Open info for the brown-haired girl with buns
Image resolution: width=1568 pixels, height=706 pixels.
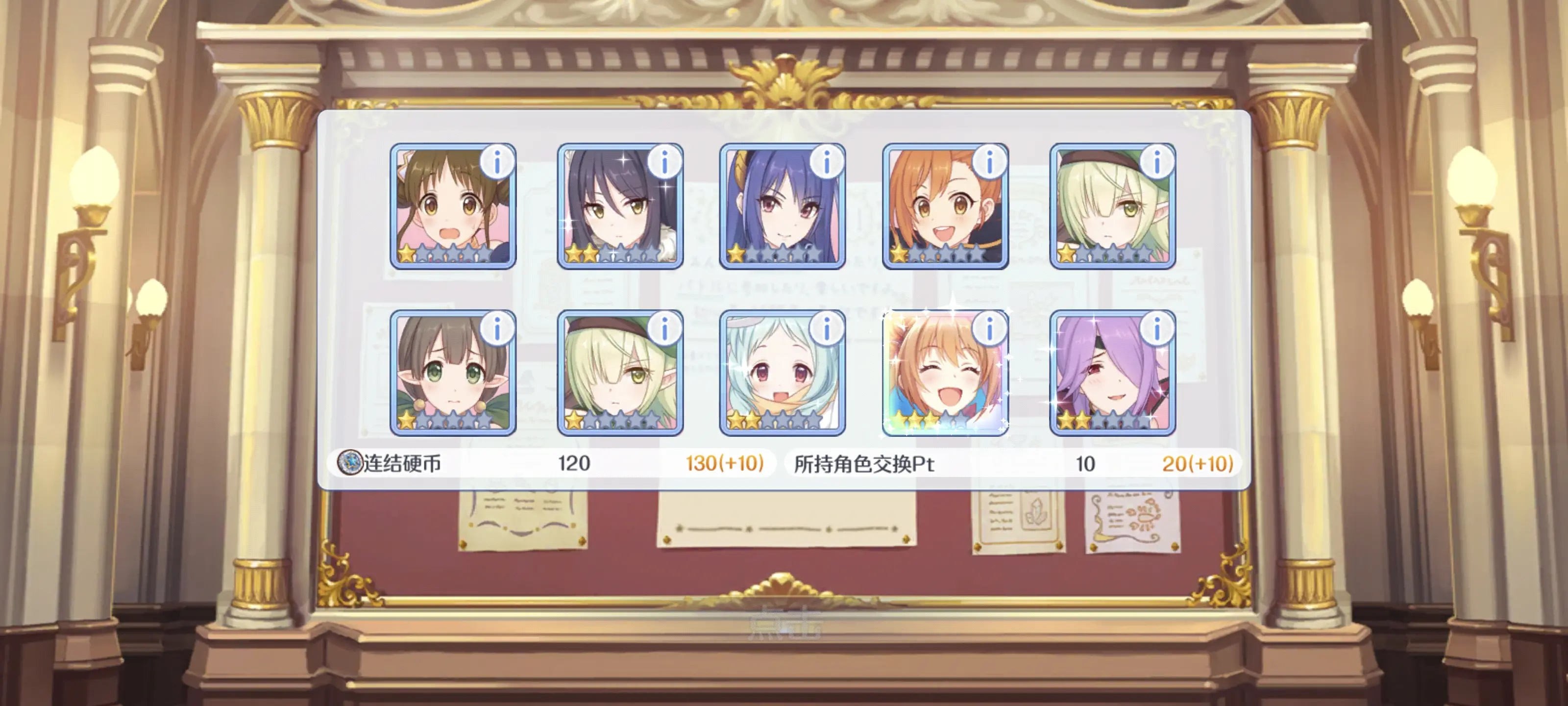[497, 162]
